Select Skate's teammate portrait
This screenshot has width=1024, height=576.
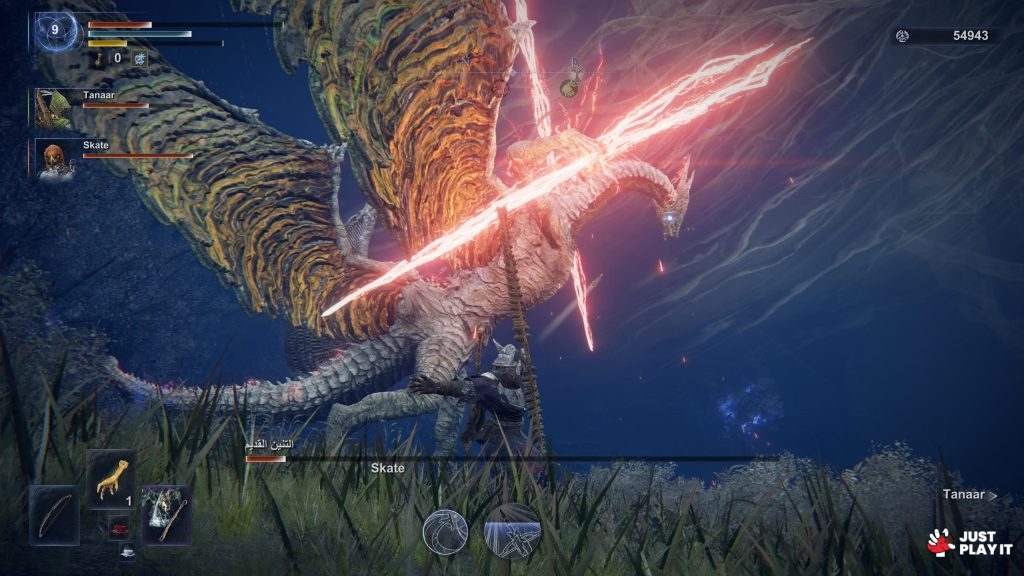pyautogui.click(x=54, y=159)
